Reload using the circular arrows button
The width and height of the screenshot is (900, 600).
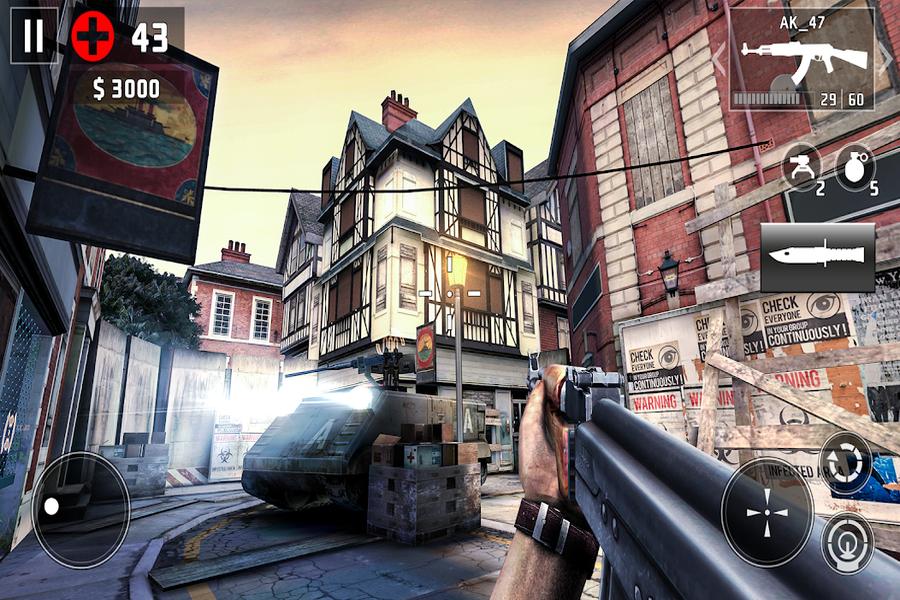pyautogui.click(x=846, y=462)
